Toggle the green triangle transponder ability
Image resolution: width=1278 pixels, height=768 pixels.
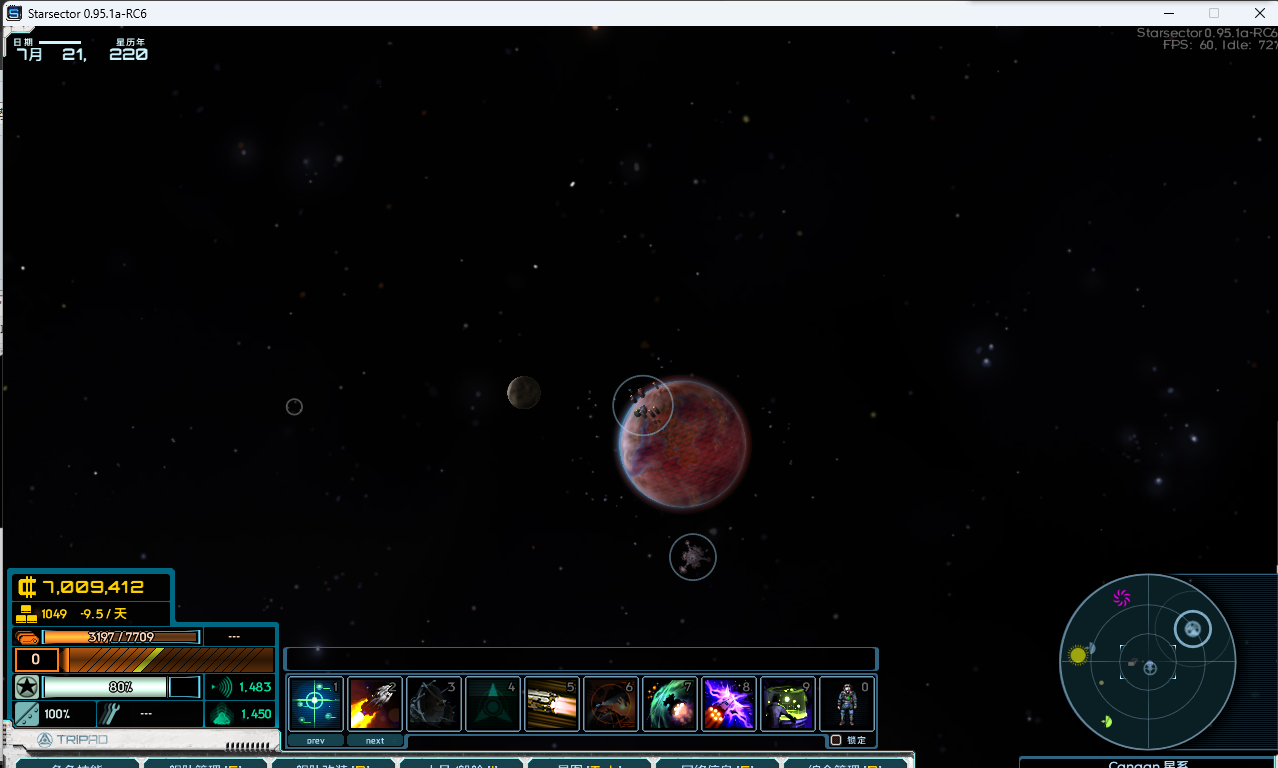point(493,704)
